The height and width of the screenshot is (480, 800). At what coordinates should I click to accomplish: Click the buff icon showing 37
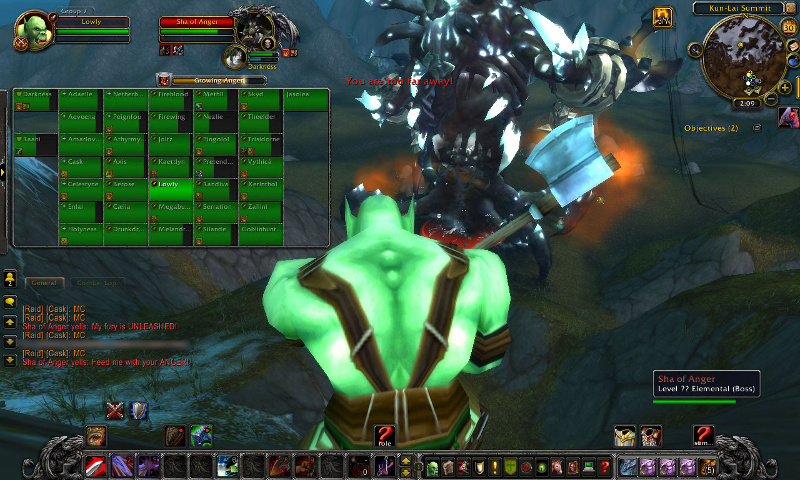tap(660, 18)
